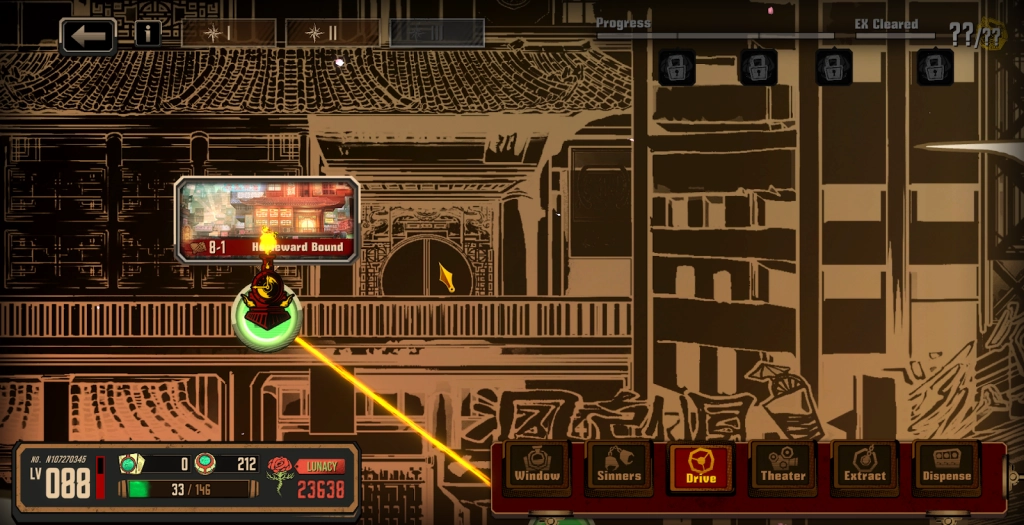
Task: Select stage 8-1 Homeward Bound
Action: click(x=267, y=219)
